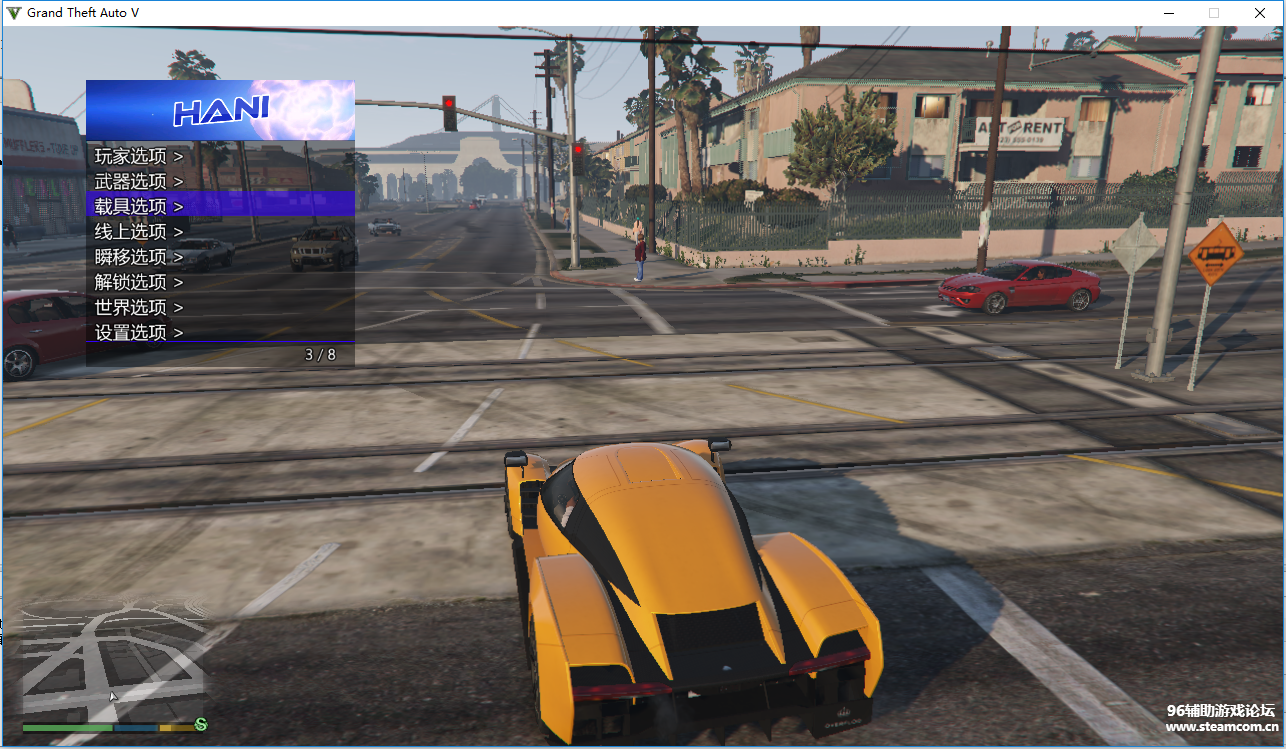
Task: Choose the highlighted 载具选项 vehicle options
Action: (139, 206)
